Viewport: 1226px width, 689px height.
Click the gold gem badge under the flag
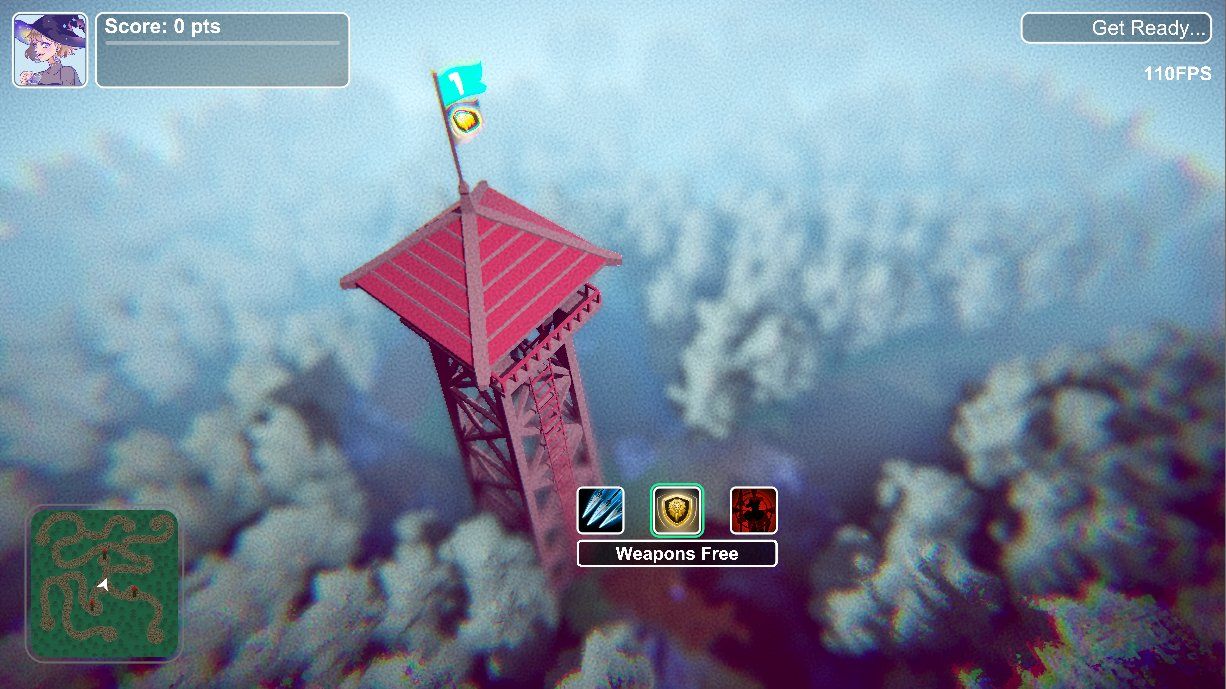click(464, 122)
